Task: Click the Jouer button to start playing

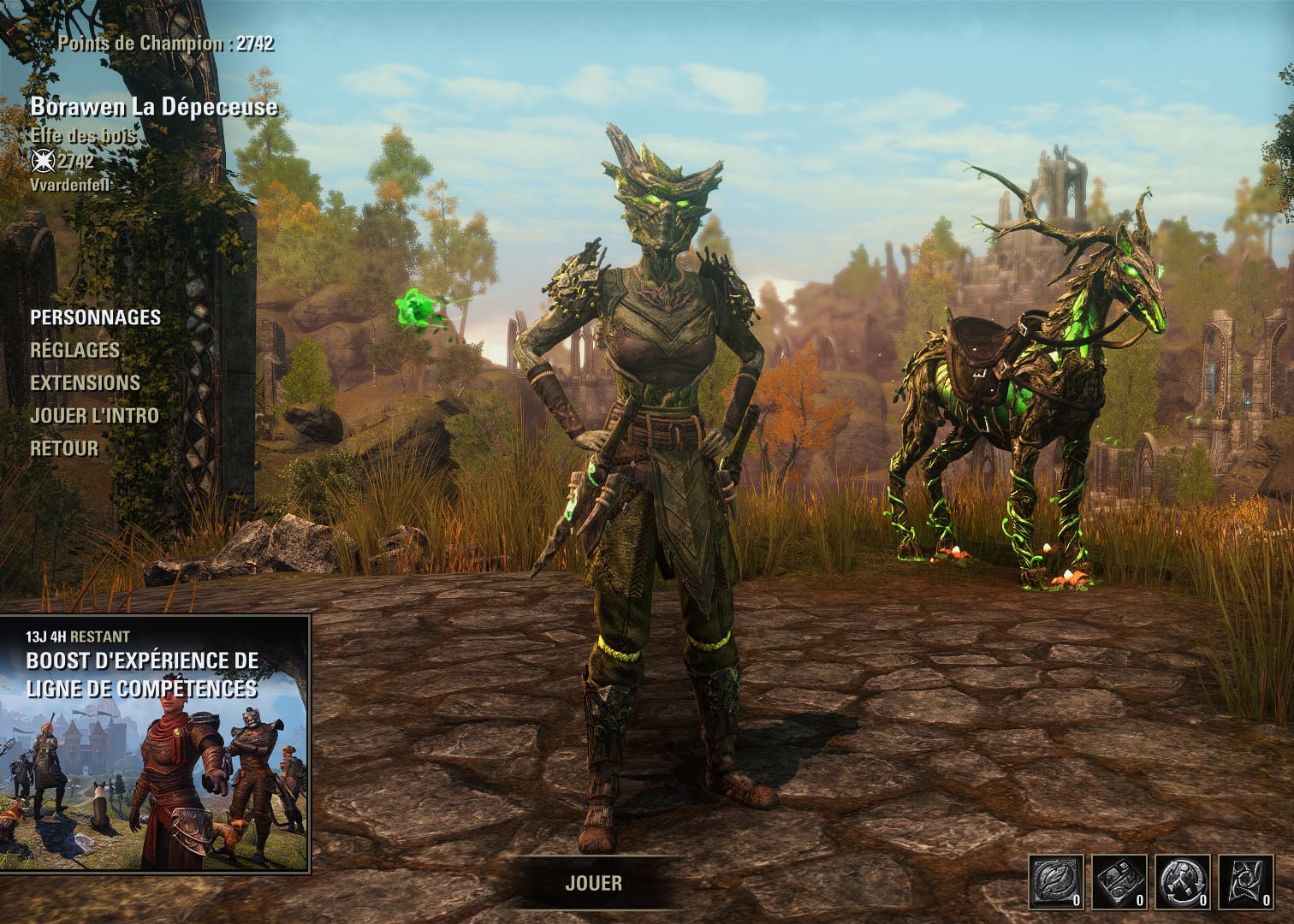Action: pyautogui.click(x=593, y=883)
